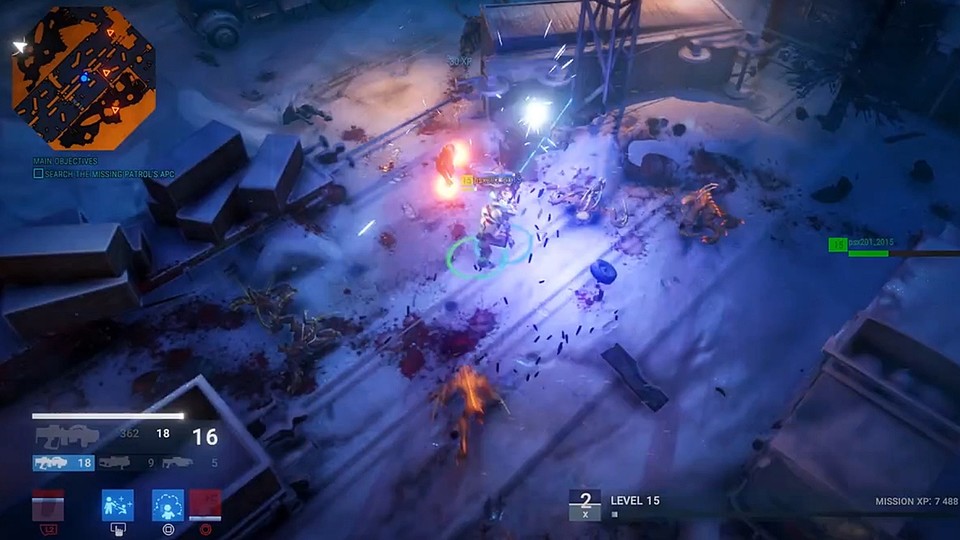960x540 pixels.
Task: Tick the Search the Missing Patrol's APC checkbox
Action: coord(38,173)
